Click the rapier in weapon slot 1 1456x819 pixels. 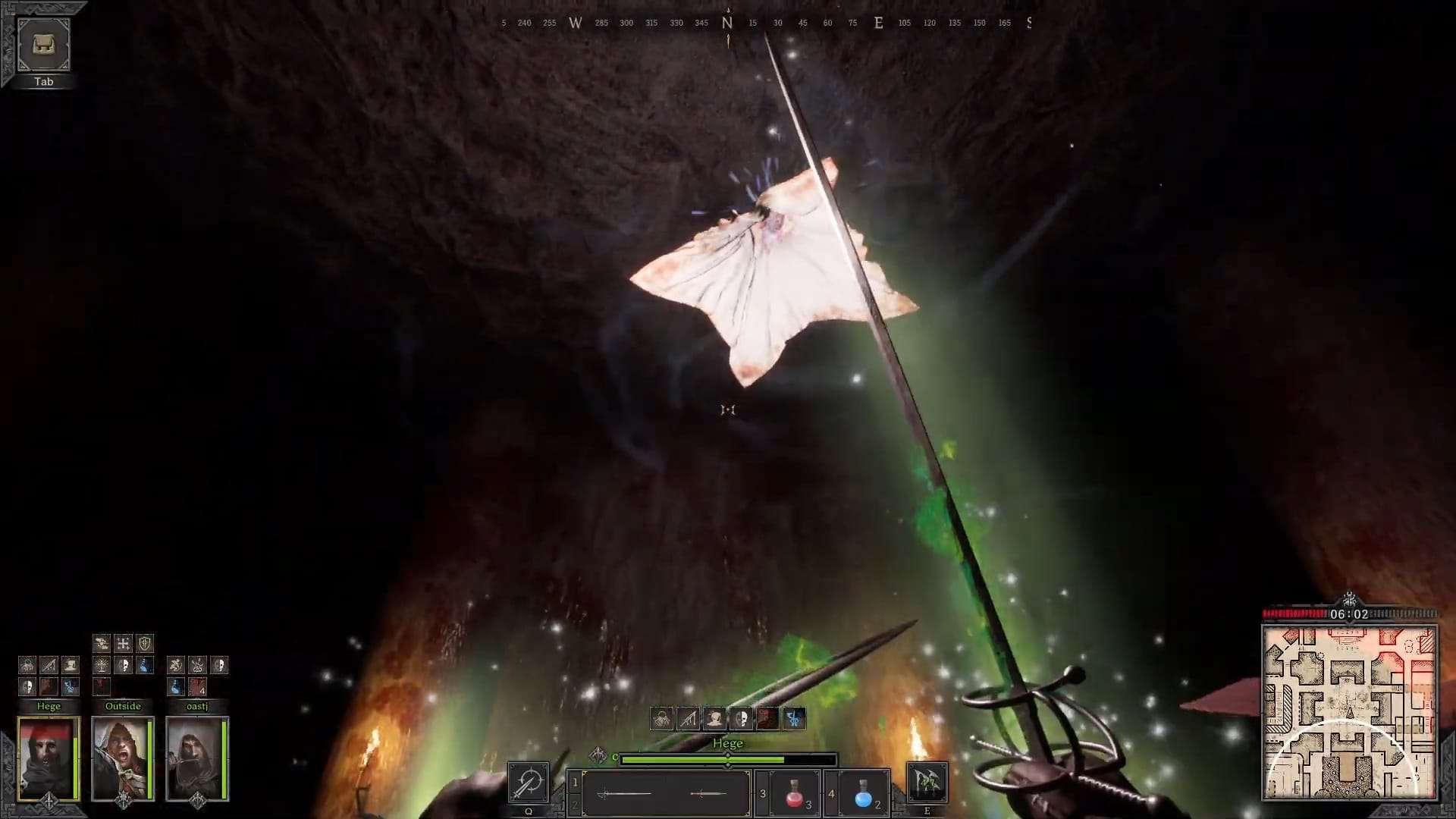(624, 792)
